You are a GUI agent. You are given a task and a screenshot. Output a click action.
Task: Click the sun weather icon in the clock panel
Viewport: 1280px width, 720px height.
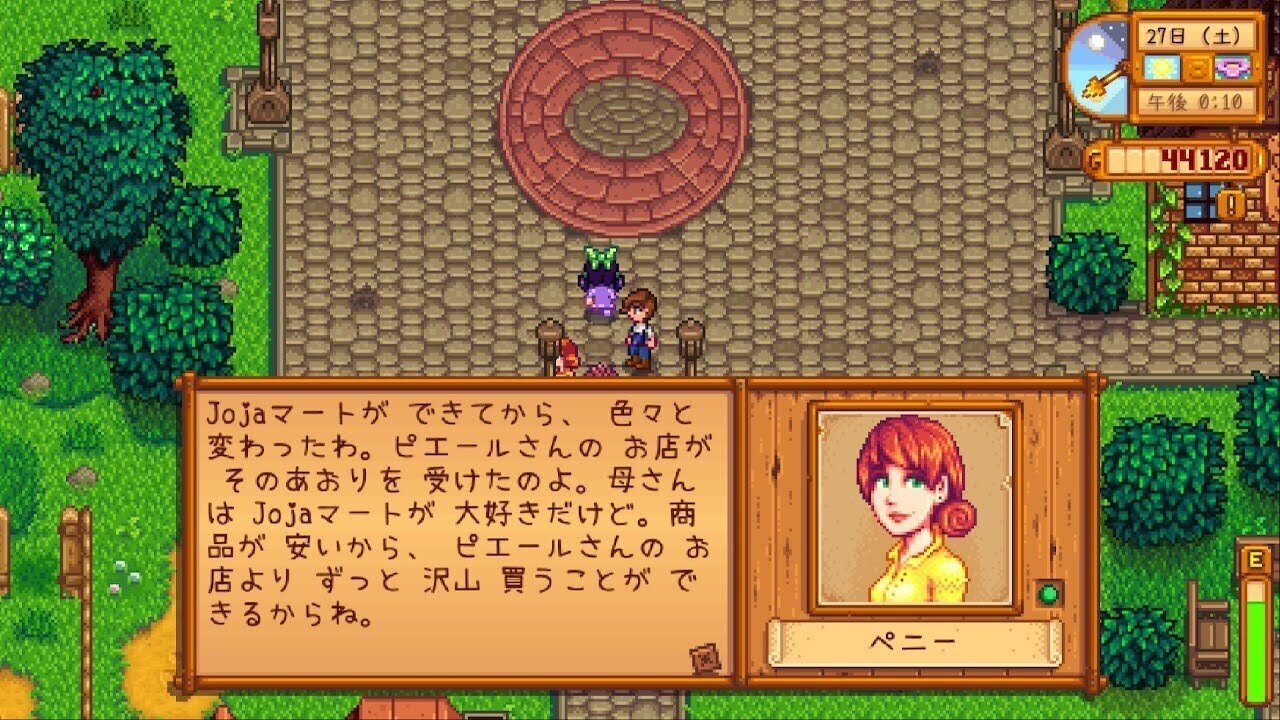(x=1159, y=68)
